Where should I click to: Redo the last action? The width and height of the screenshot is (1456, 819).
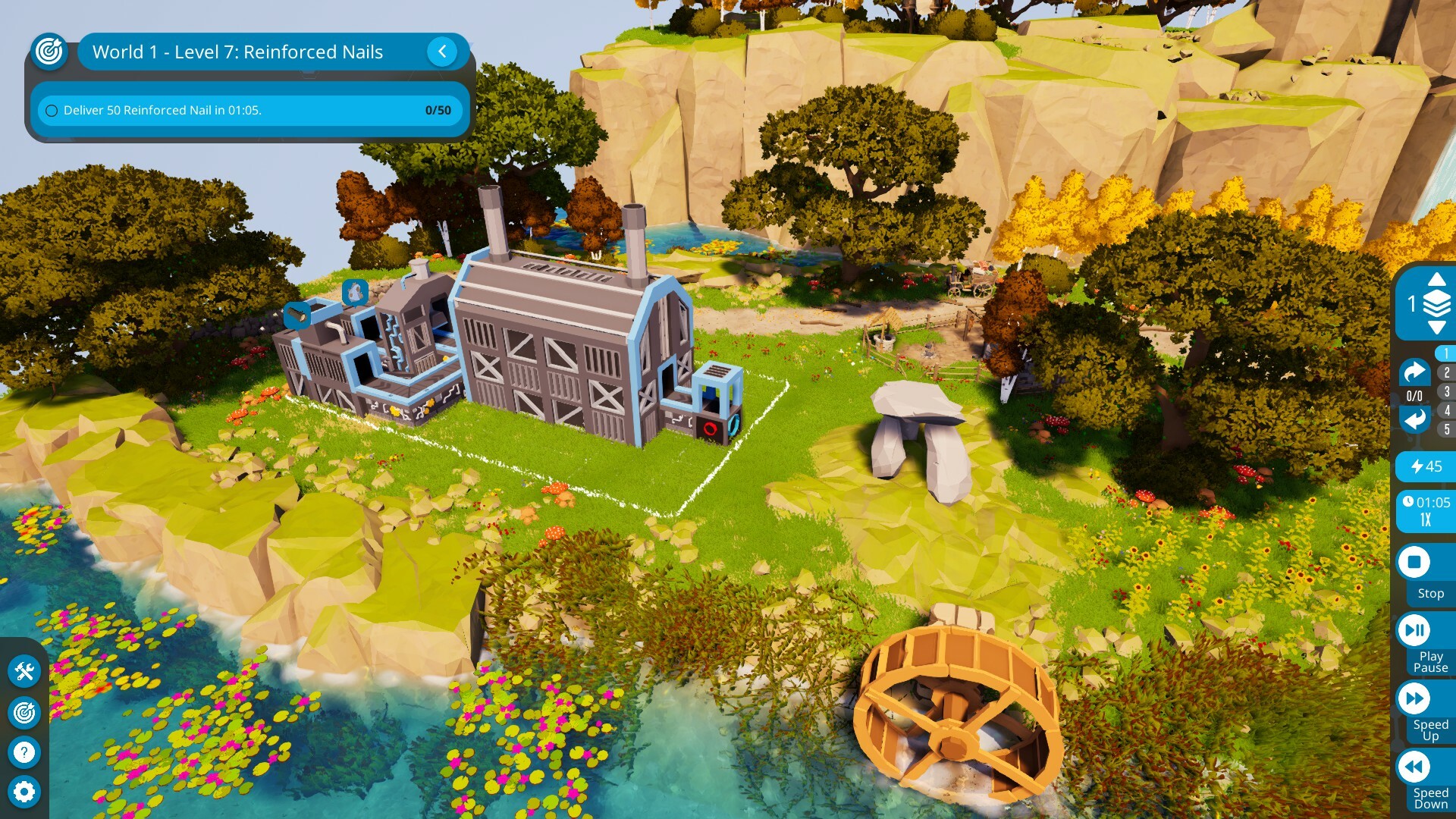pos(1414,372)
